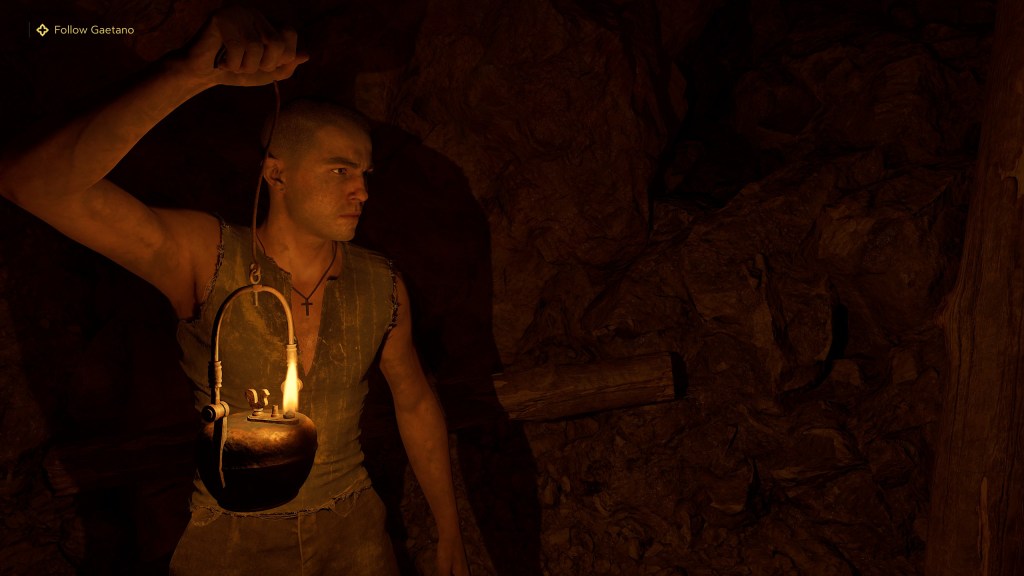
Task: Select the Follow Gaetano objective tracker
Action: click(85, 30)
